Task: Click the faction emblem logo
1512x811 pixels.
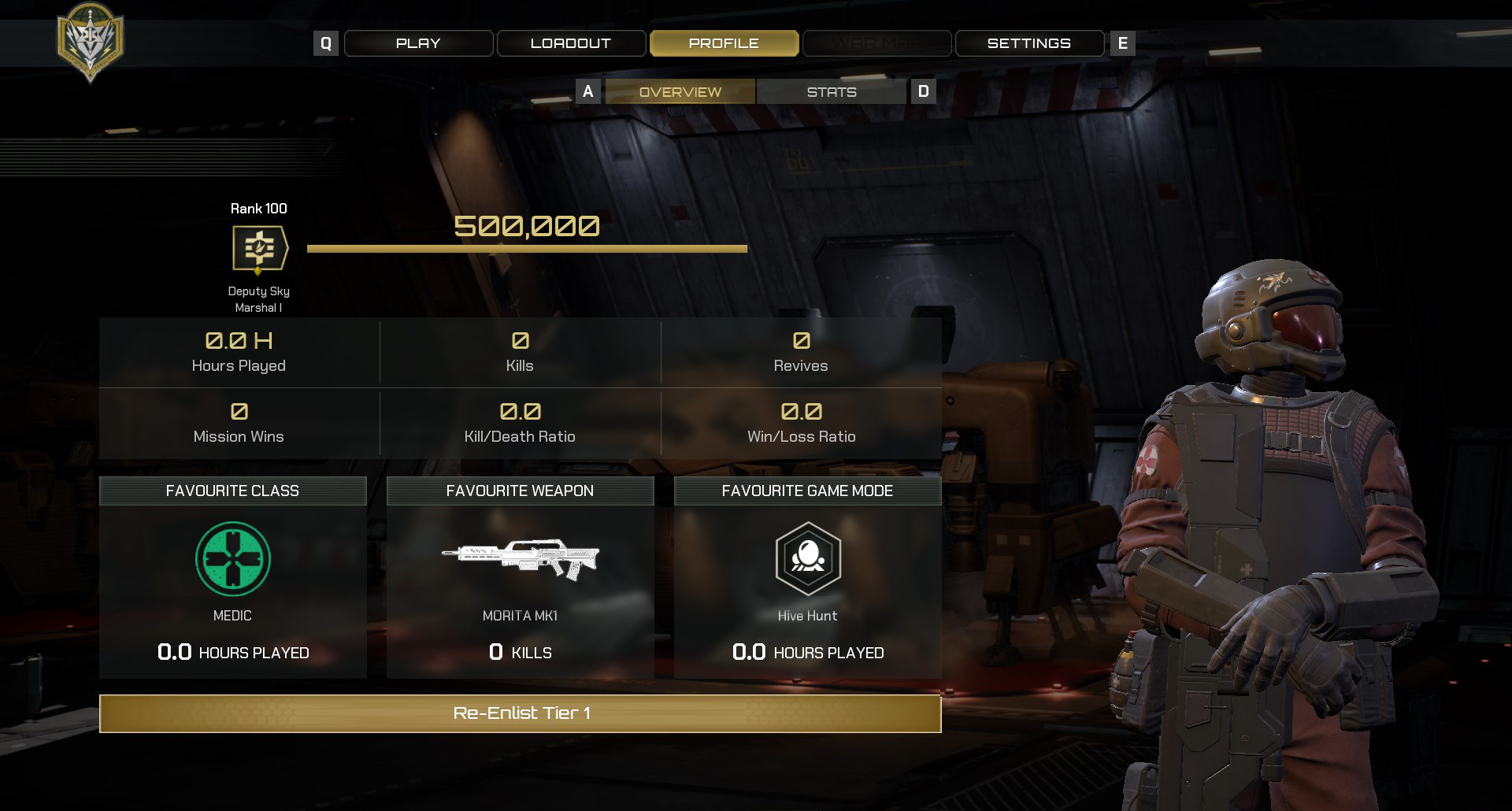Action: point(91,42)
